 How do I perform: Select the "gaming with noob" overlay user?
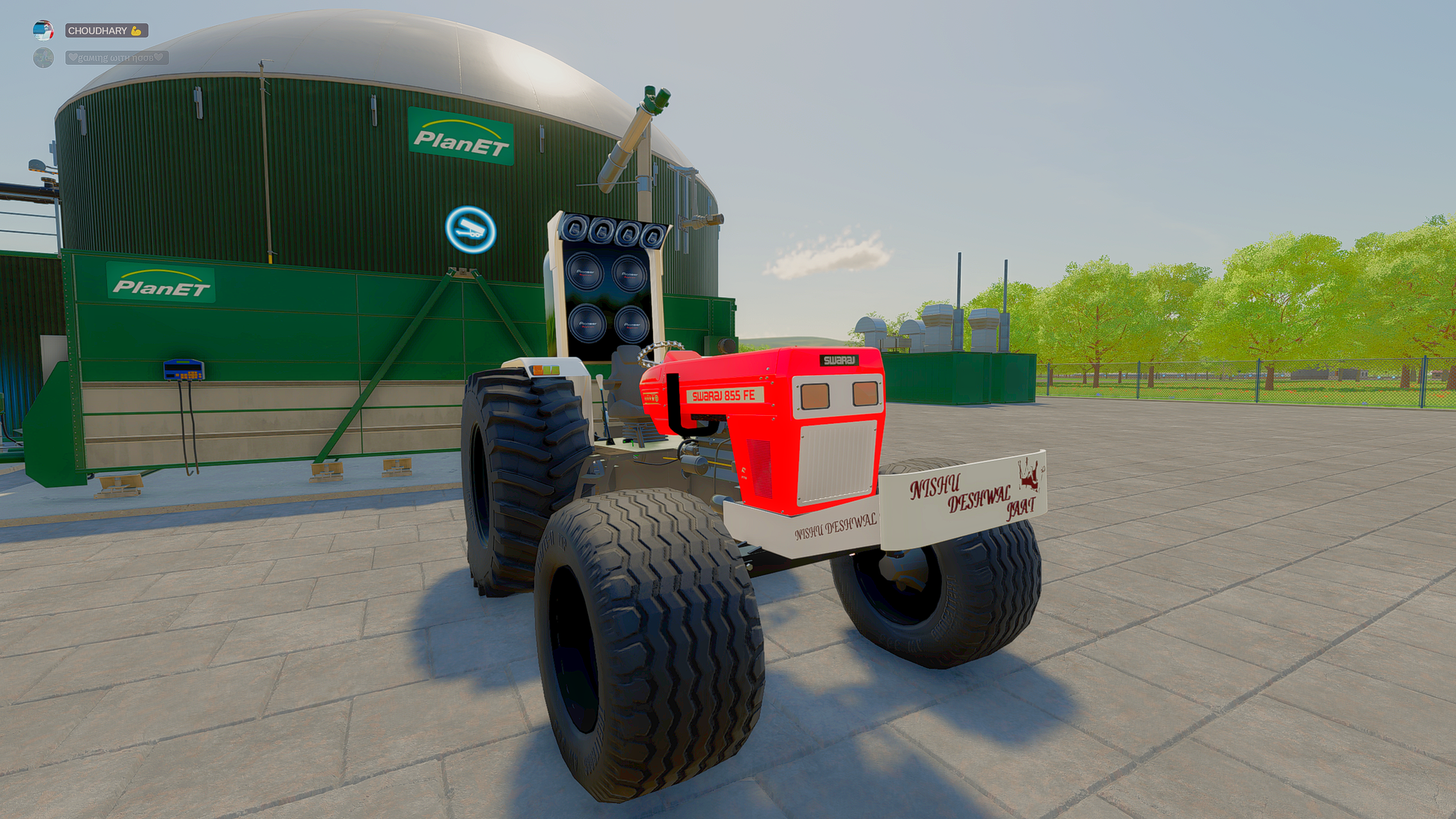tap(115, 58)
